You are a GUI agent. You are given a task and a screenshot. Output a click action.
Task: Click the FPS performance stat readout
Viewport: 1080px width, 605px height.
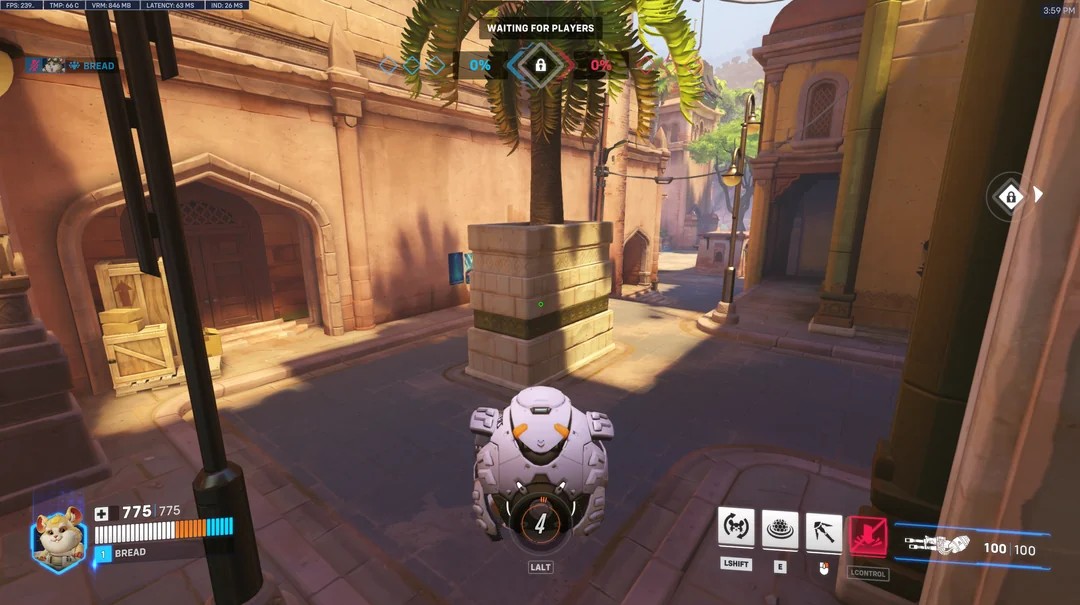(x=21, y=6)
